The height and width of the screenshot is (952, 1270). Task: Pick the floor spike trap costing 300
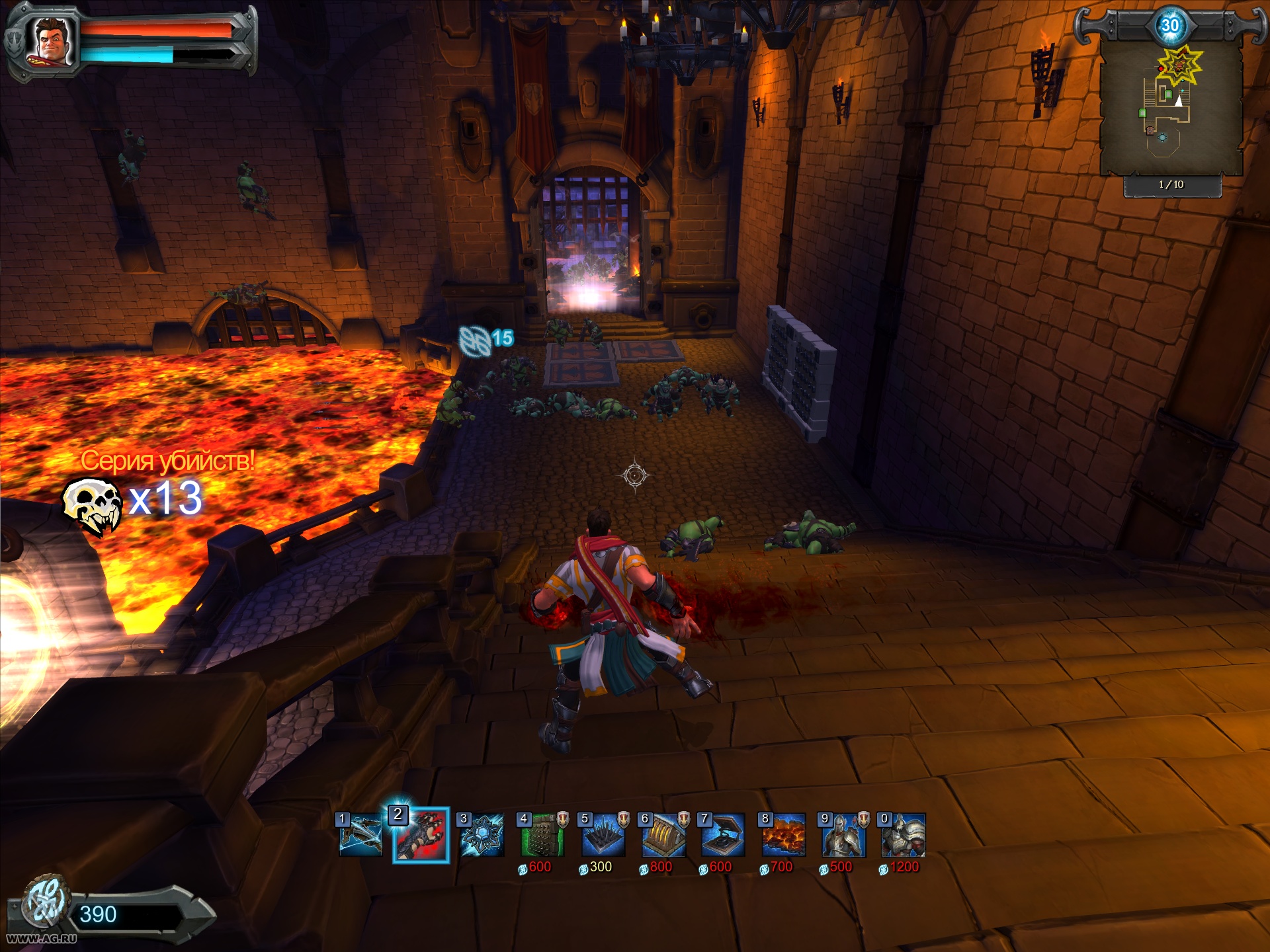[x=603, y=835]
